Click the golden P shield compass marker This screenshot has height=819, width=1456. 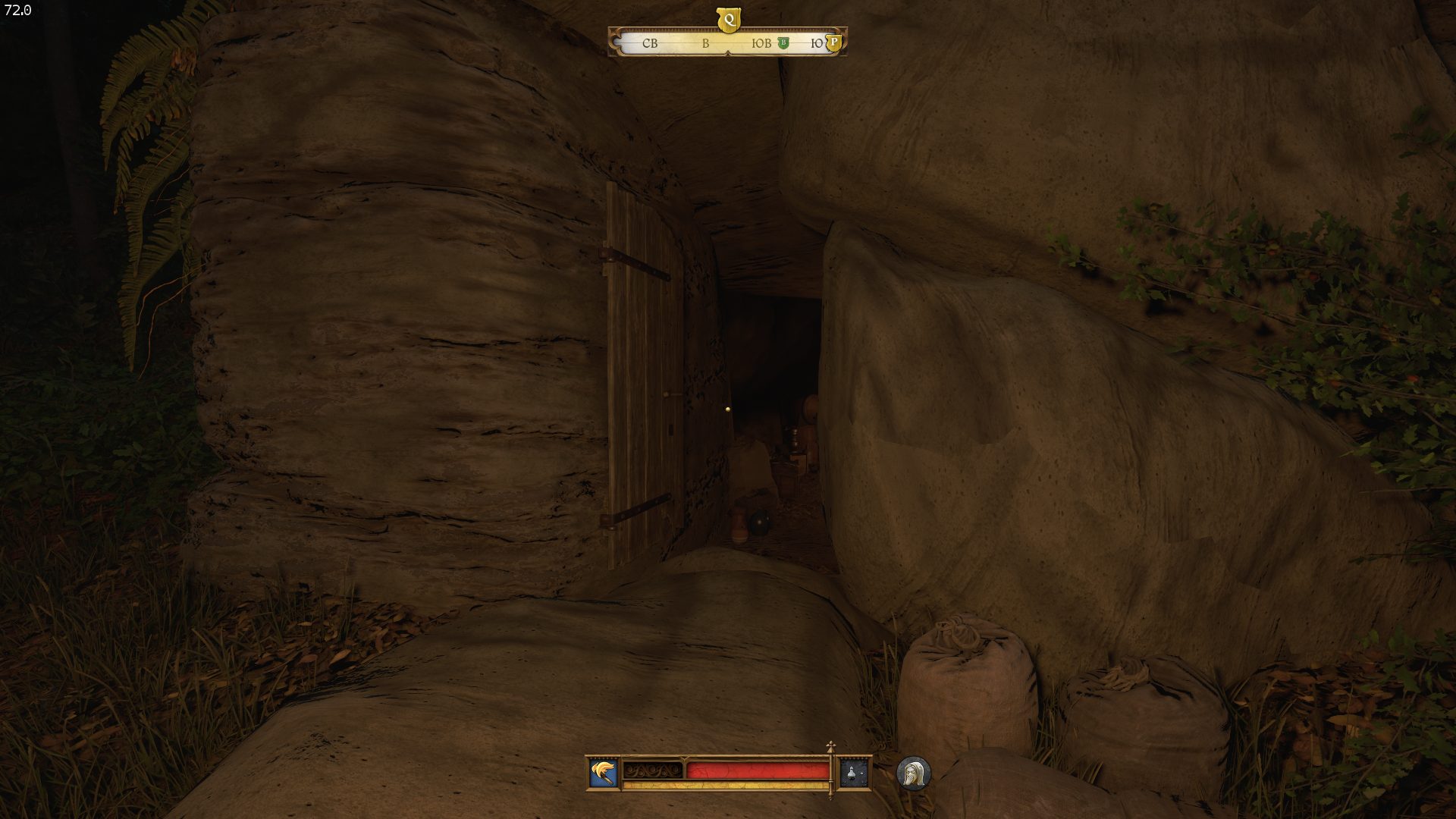pos(833,43)
